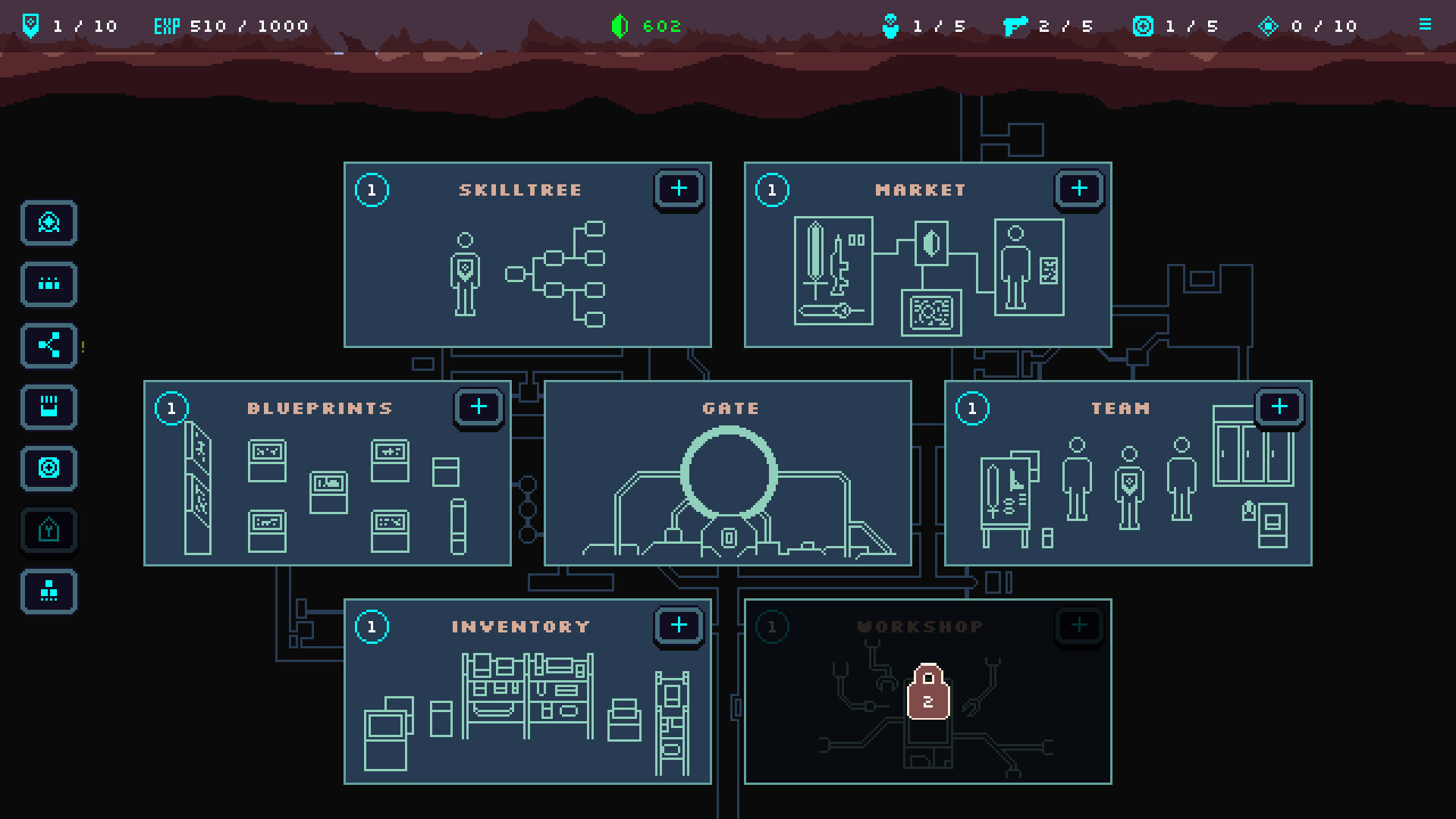Click the lock badge on the Workshop panel
Image resolution: width=1456 pixels, height=819 pixels.
point(928,694)
